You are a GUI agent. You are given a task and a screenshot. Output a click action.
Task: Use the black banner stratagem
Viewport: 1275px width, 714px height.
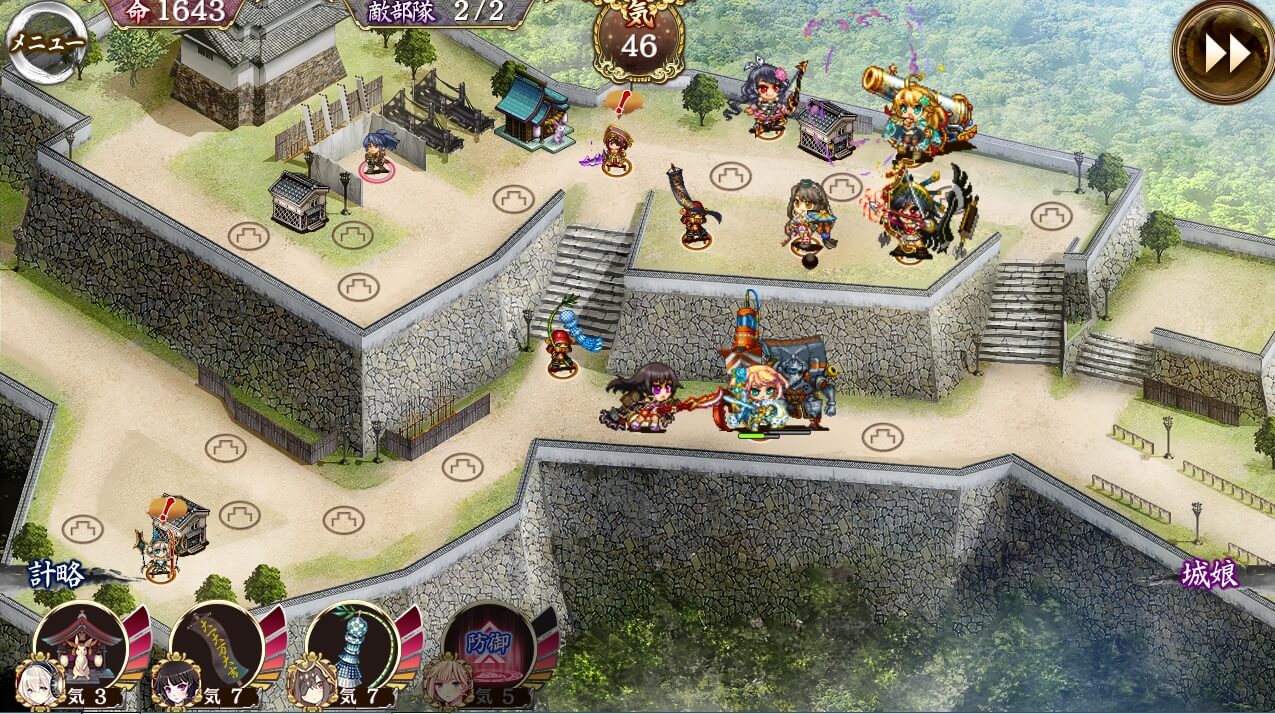click(x=215, y=646)
